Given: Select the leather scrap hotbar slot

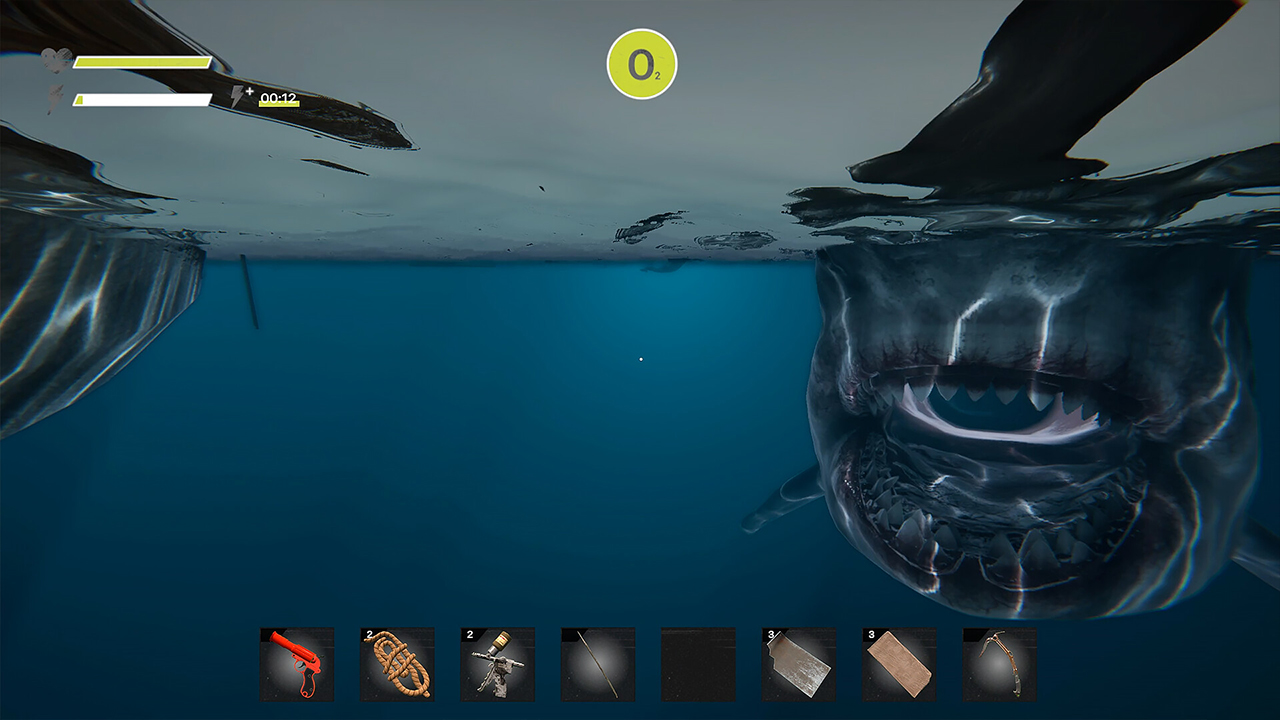Looking at the screenshot, I should coord(899,665).
